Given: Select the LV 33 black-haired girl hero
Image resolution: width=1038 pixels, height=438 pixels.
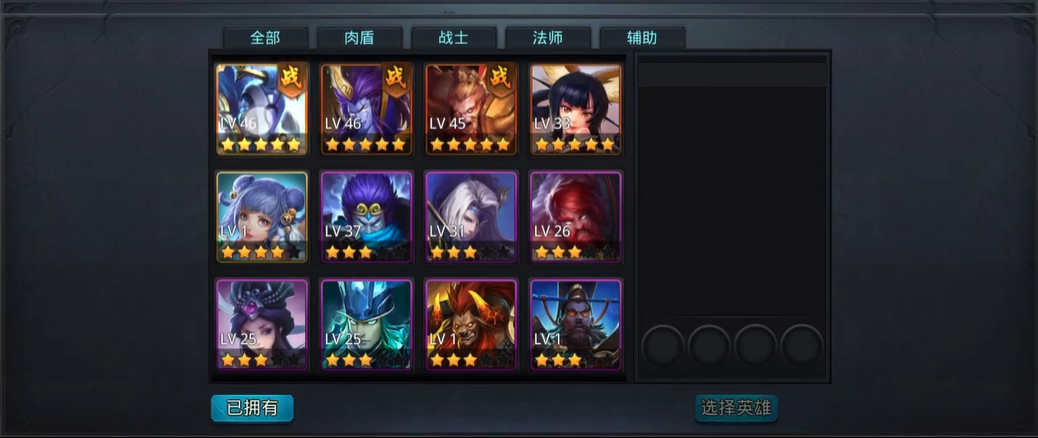Looking at the screenshot, I should coord(575,109).
